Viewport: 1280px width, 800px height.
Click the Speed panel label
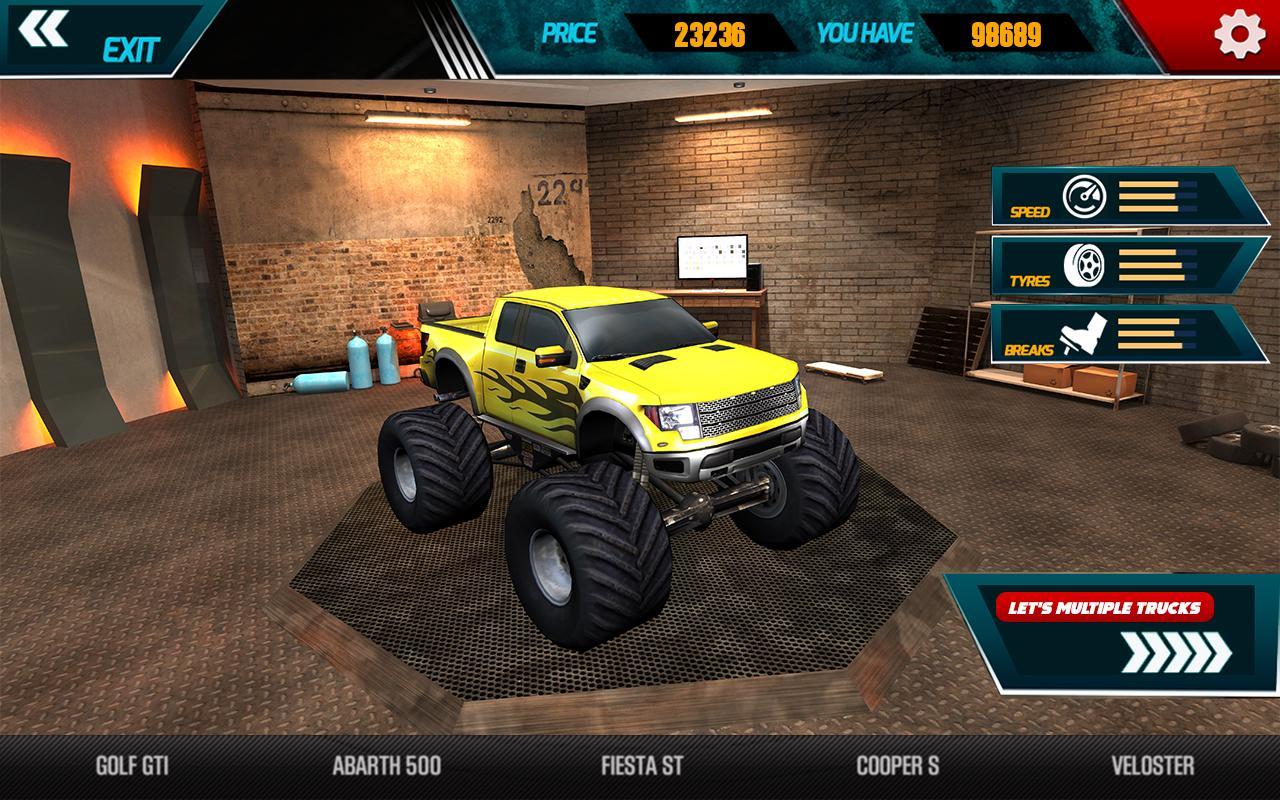tap(1029, 213)
